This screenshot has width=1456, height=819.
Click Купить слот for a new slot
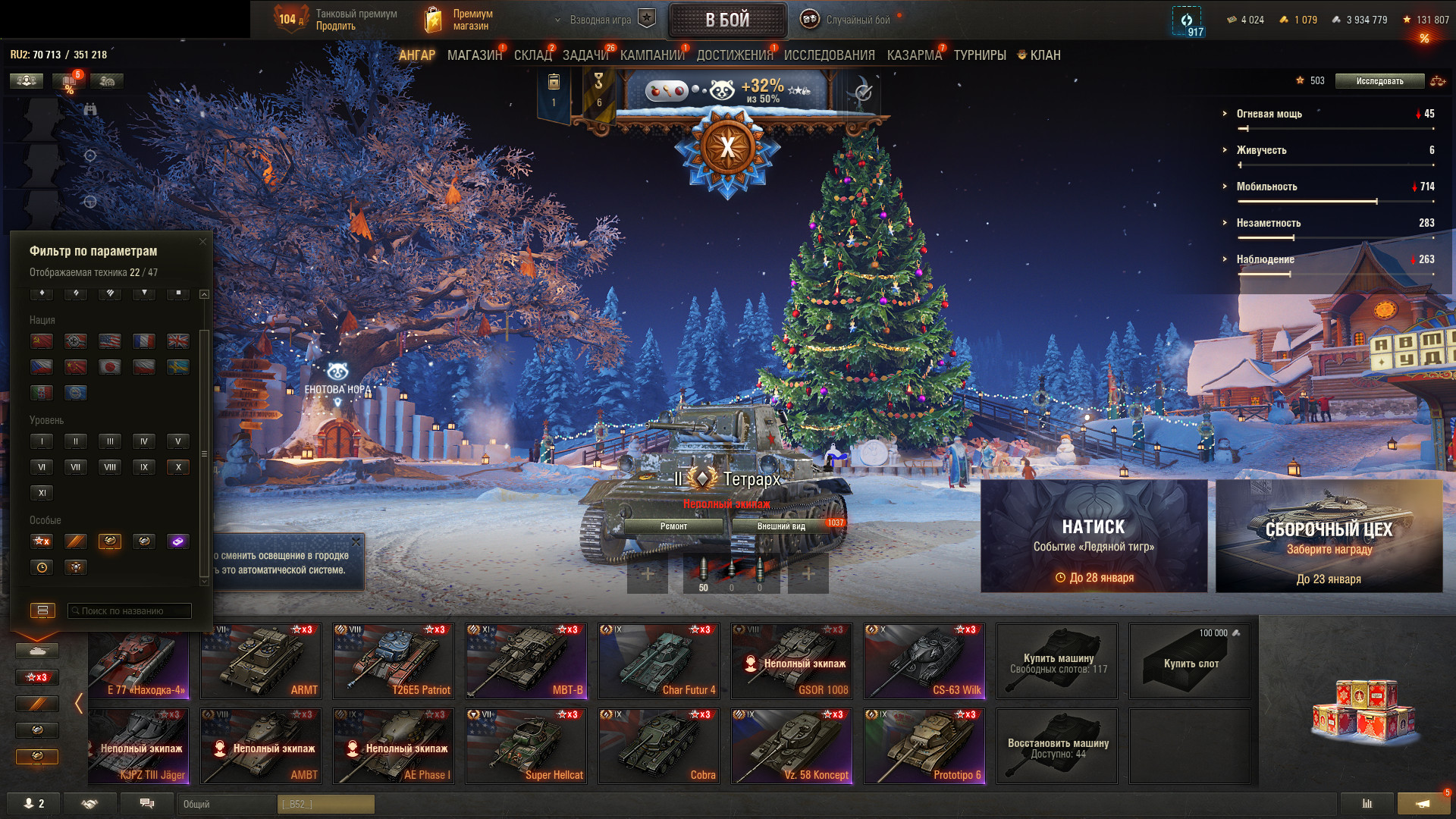[1189, 661]
